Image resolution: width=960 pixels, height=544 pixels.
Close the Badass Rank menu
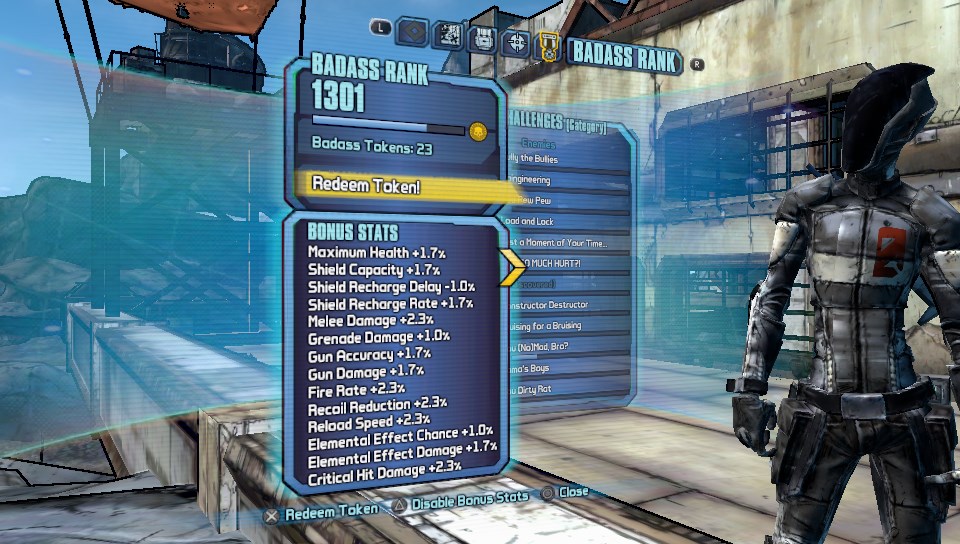coord(574,493)
